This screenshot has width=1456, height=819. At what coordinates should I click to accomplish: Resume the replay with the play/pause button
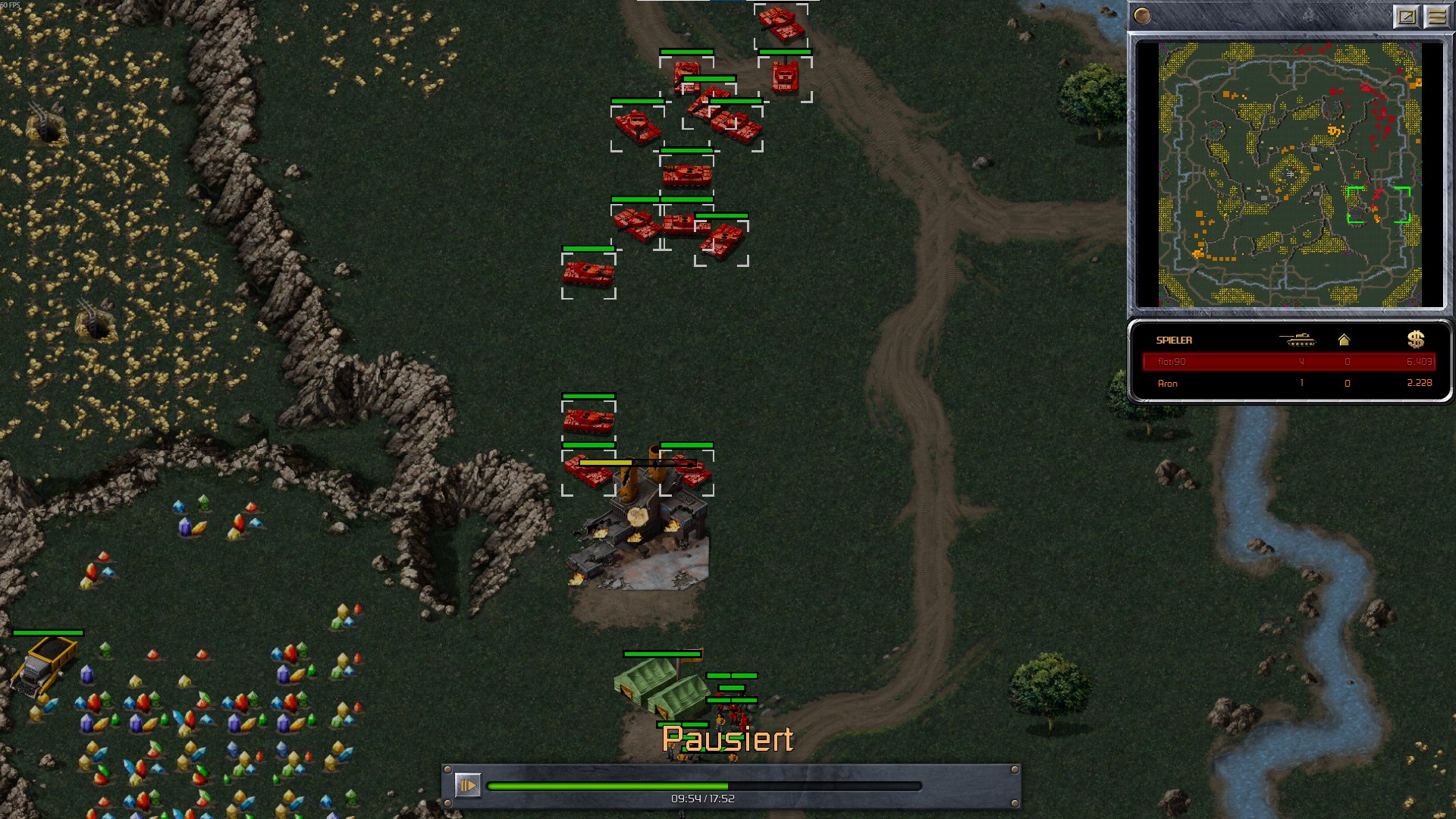467,785
